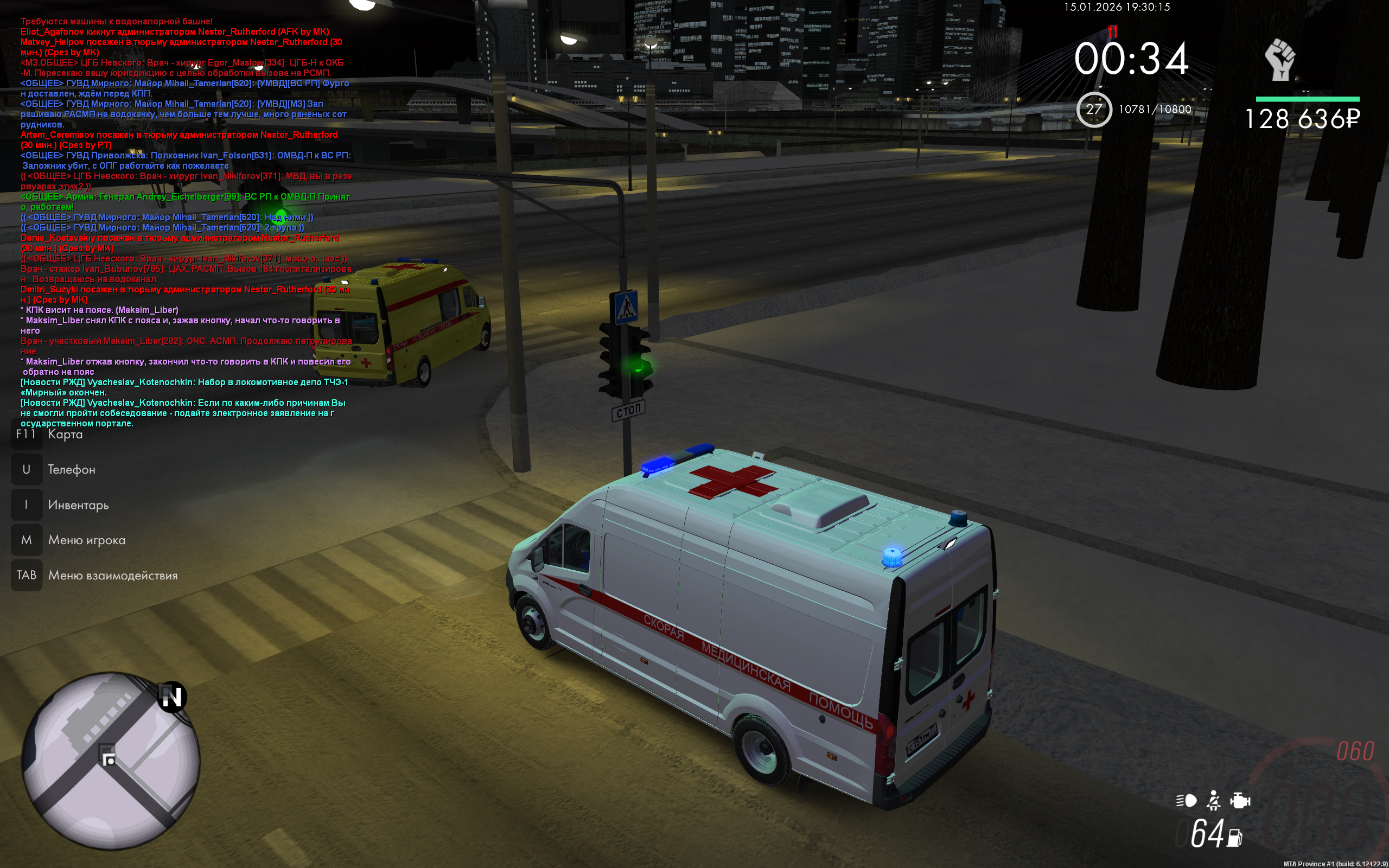Click the headlights indicator icon

click(x=1186, y=800)
